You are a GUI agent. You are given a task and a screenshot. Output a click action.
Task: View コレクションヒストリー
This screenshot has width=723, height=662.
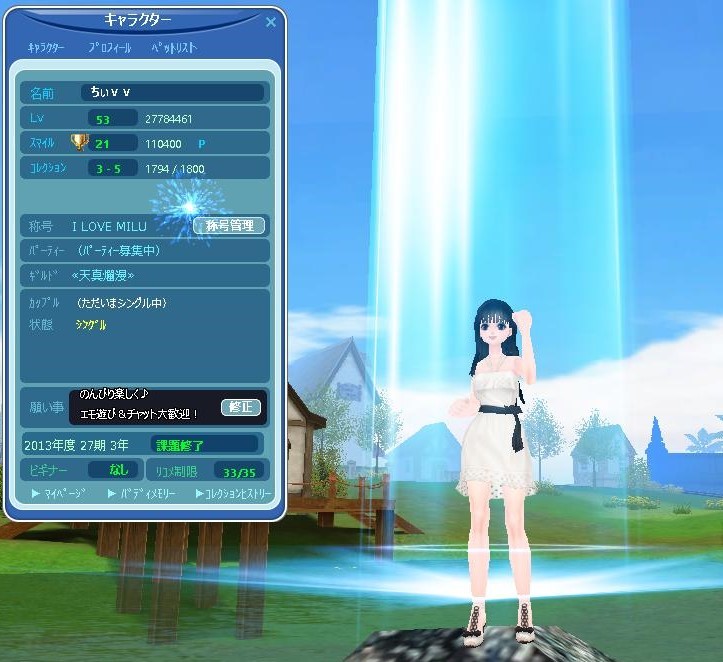tap(233, 493)
